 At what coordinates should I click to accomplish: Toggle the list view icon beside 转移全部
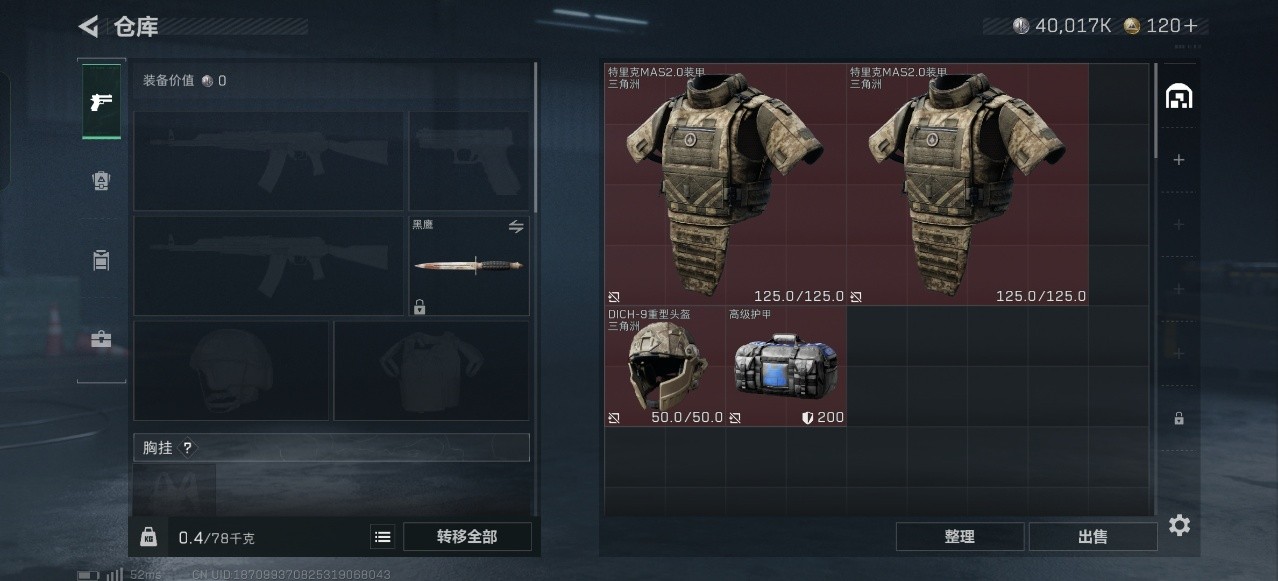383,537
